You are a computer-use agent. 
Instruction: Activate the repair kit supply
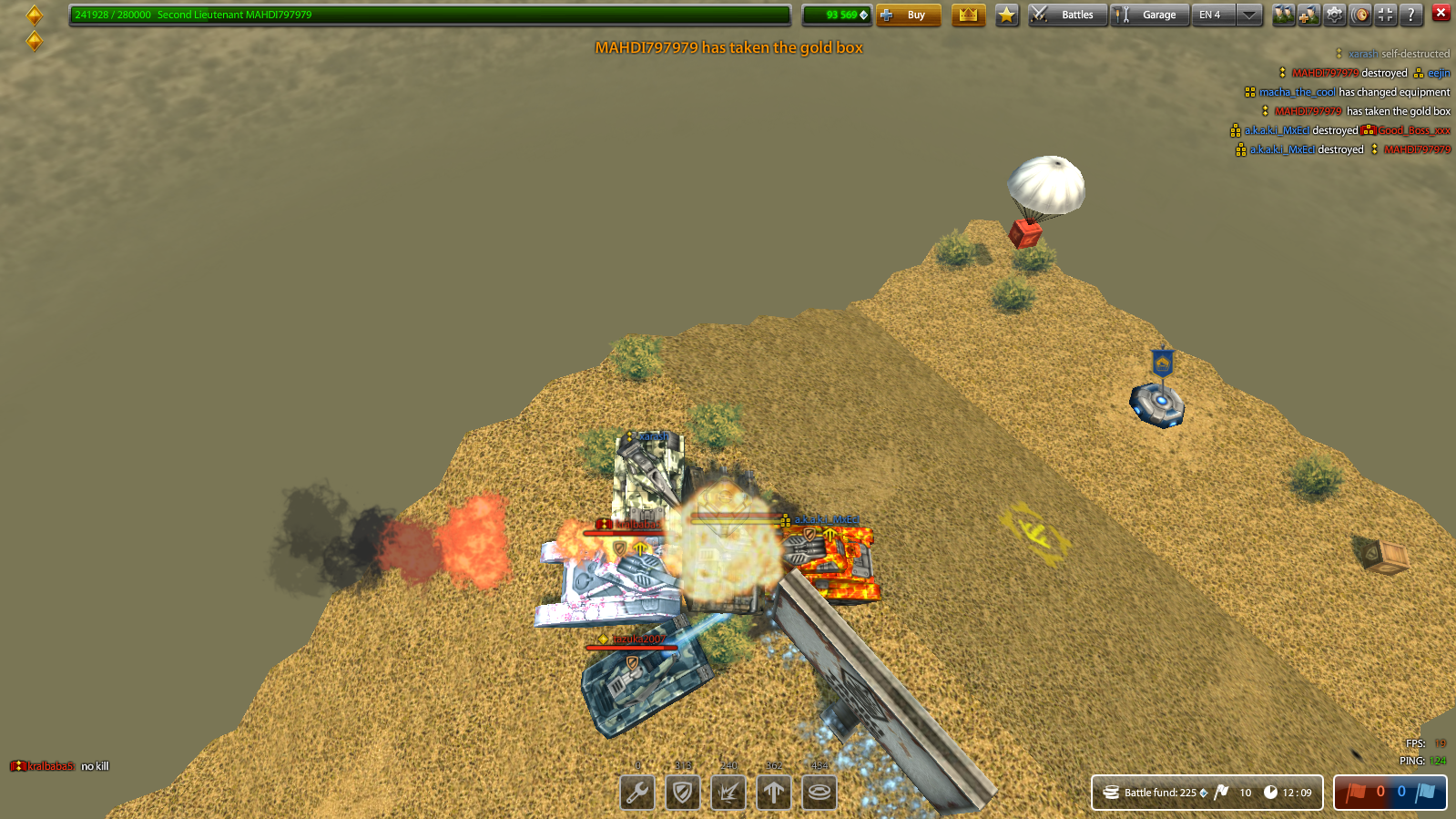coord(637,793)
